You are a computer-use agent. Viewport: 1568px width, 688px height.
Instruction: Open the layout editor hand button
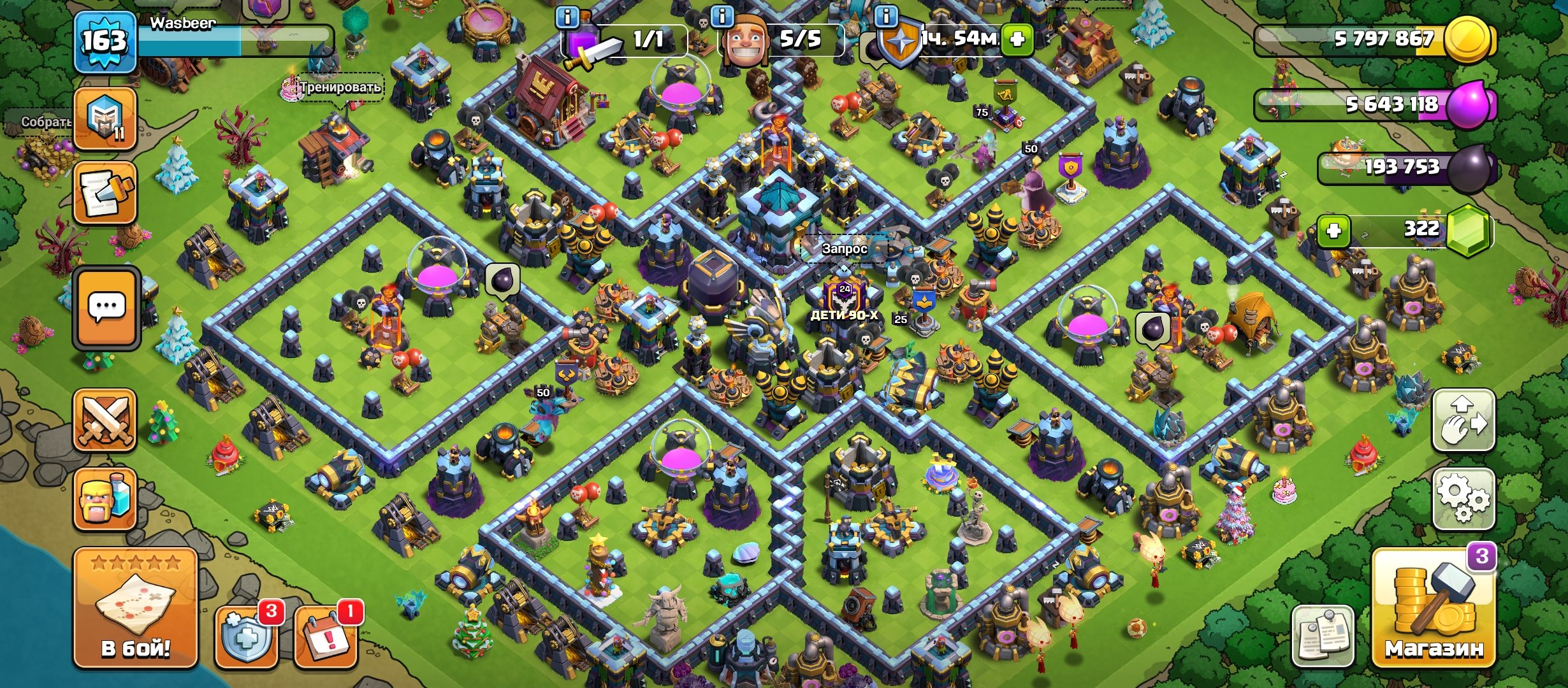tap(1463, 420)
